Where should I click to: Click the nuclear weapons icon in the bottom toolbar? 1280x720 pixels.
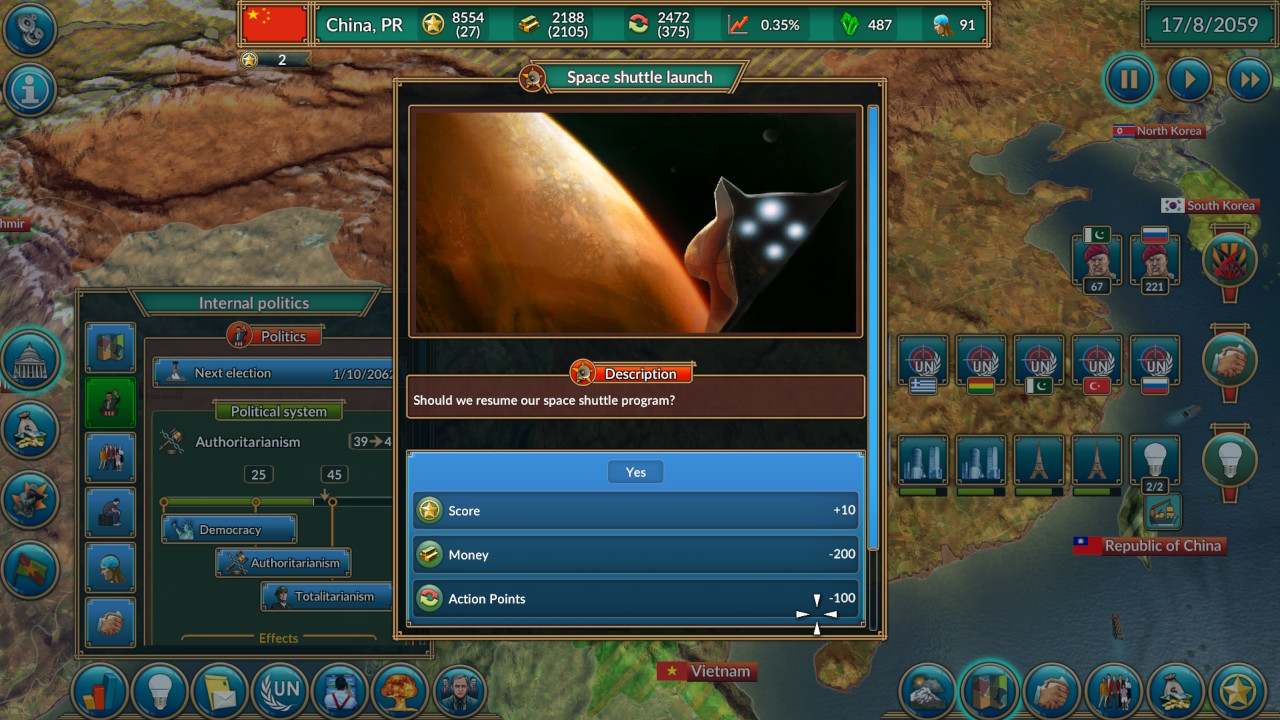(400, 690)
